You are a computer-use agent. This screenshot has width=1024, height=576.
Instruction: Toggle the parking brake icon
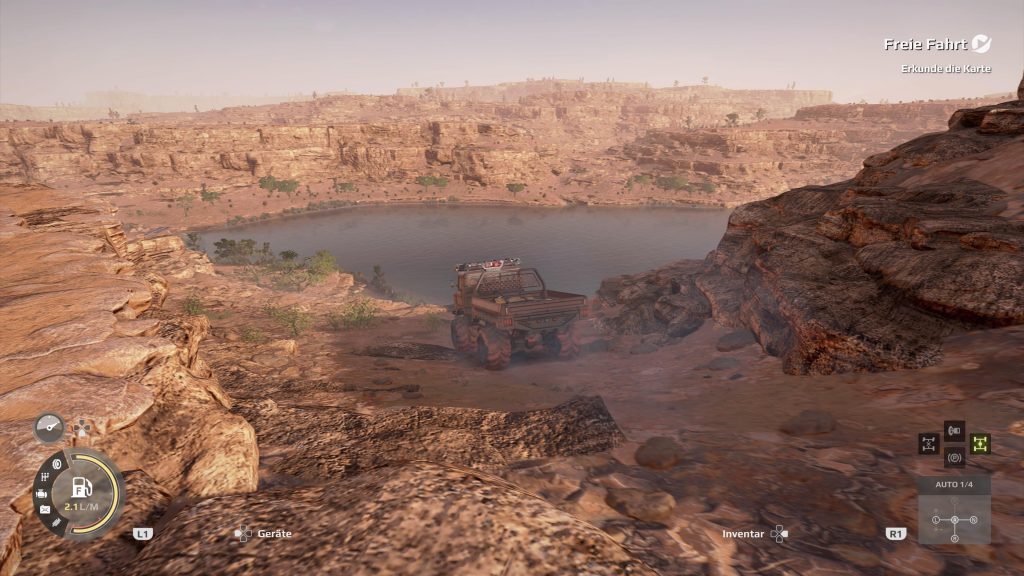click(954, 457)
